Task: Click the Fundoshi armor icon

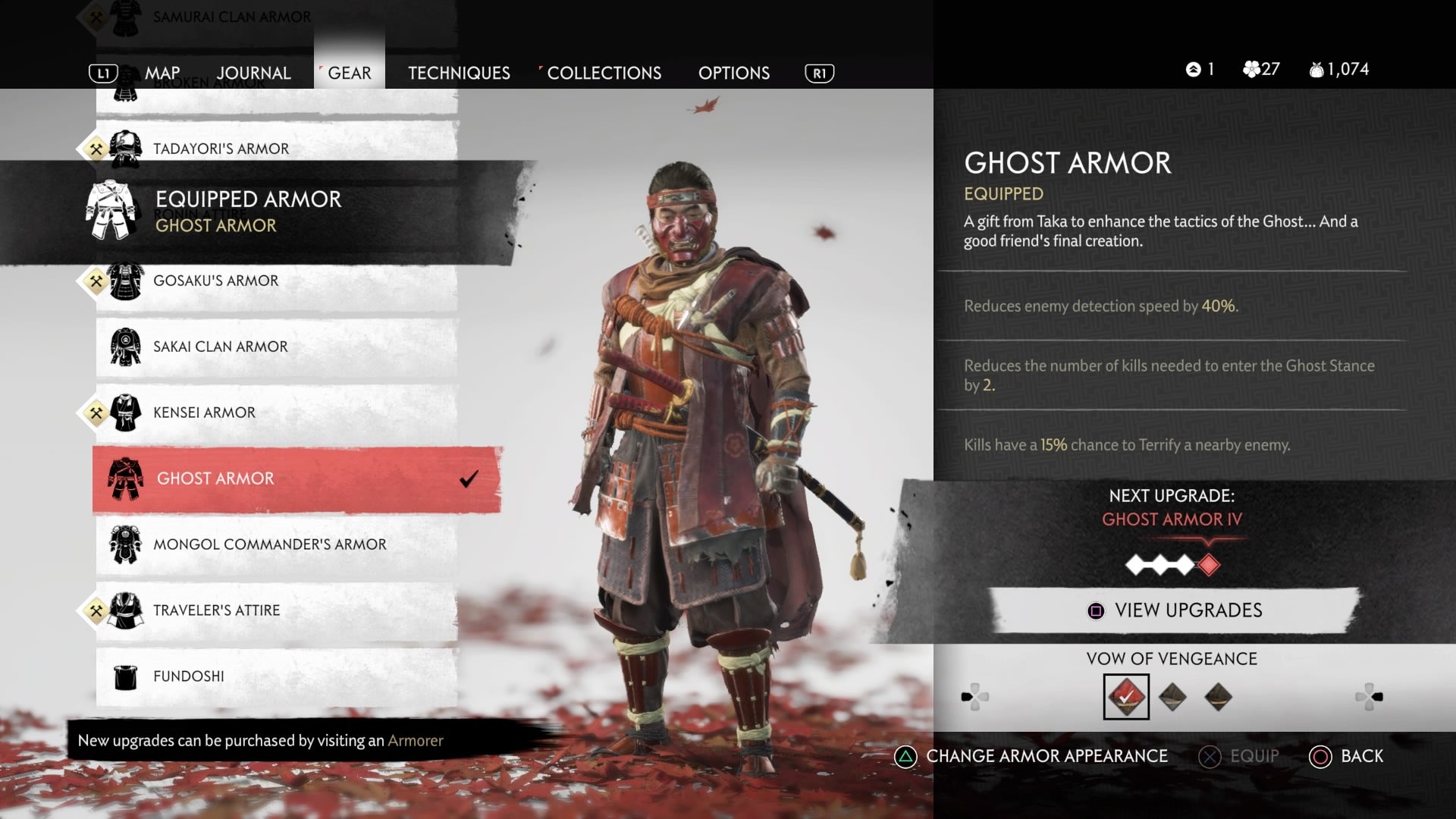Action: coord(127,676)
